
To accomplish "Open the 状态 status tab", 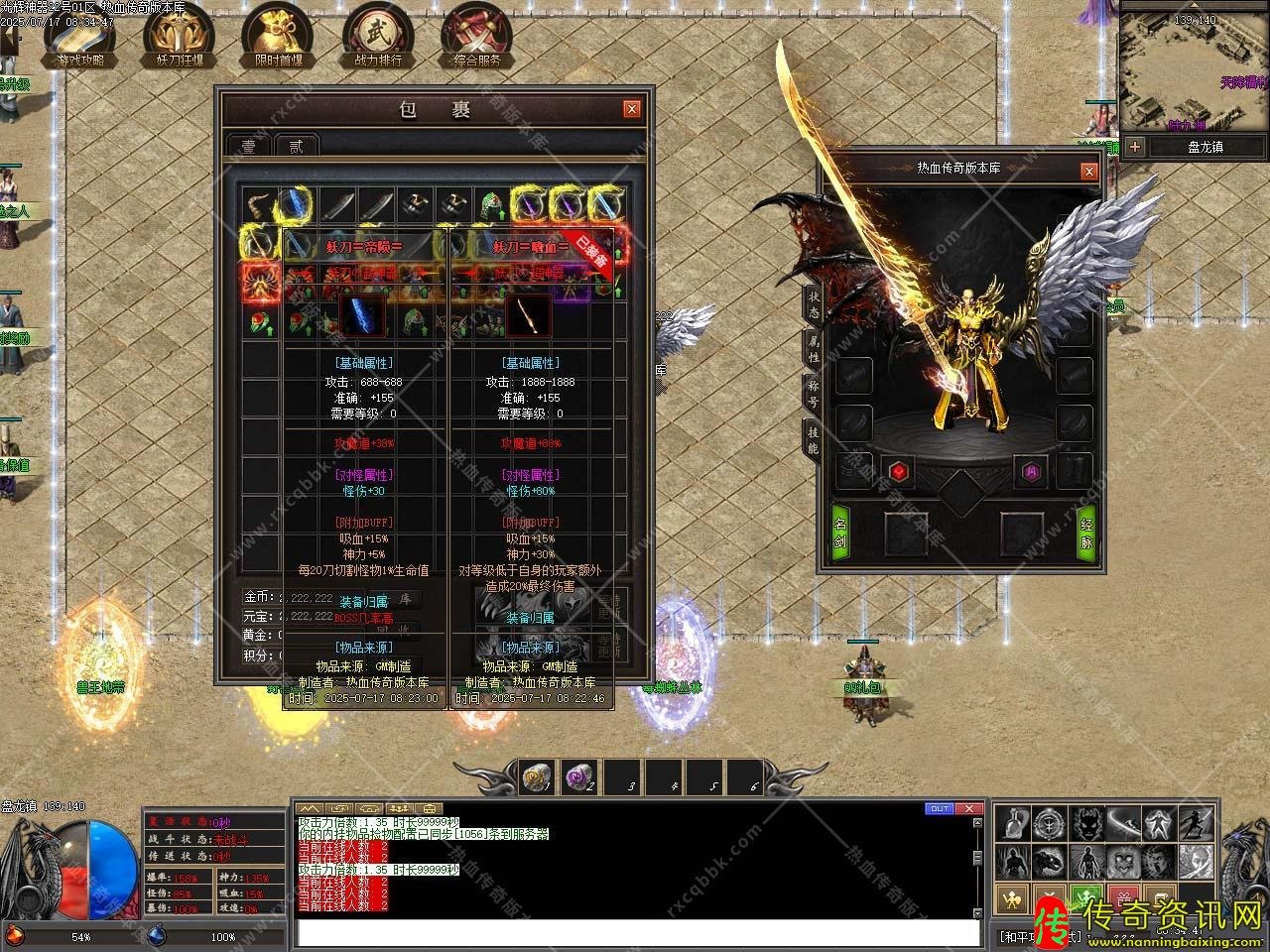I will pos(813,304).
